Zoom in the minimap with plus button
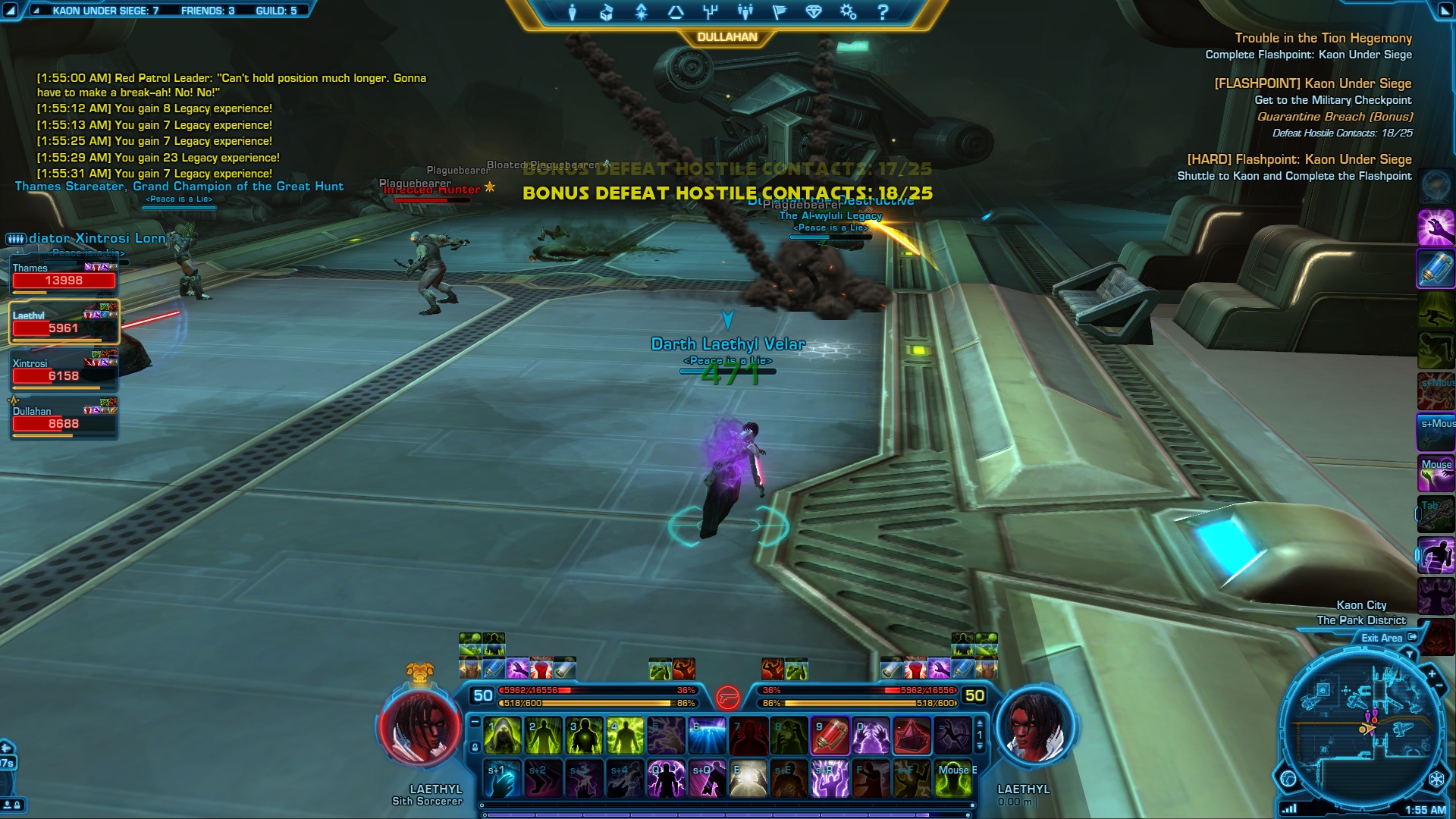 (x=1432, y=673)
